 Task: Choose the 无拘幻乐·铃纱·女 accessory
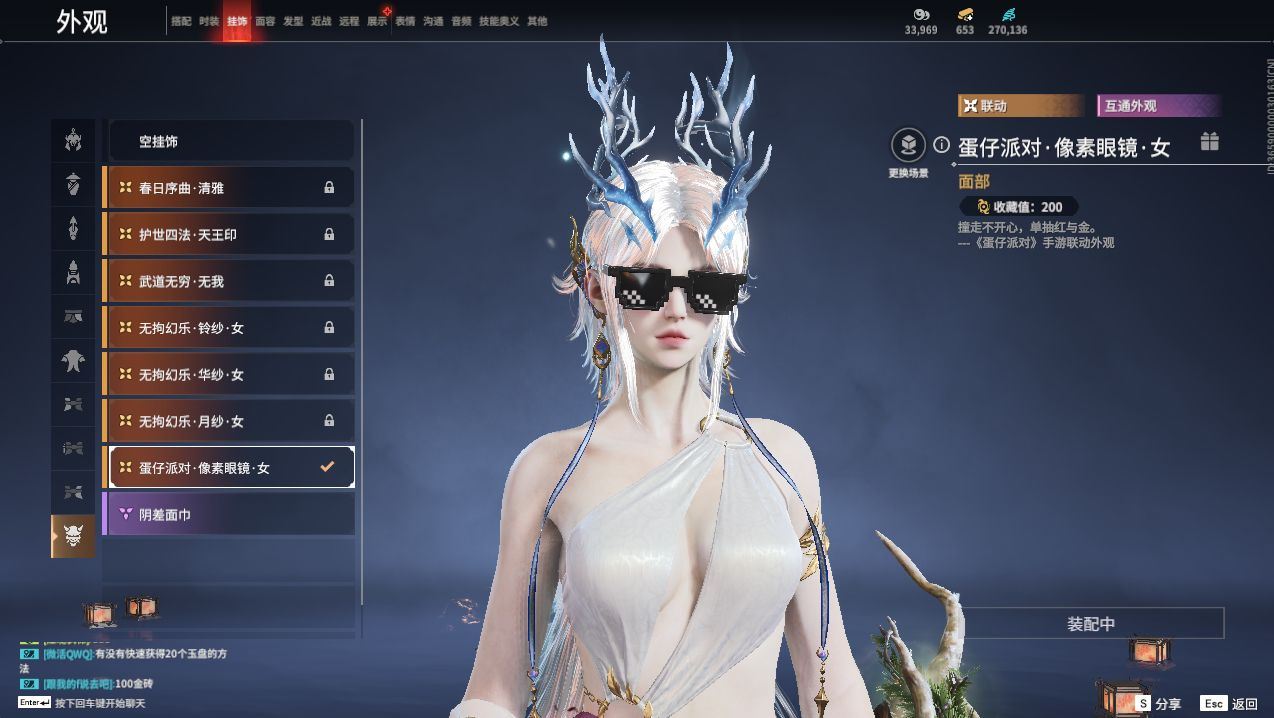pyautogui.click(x=230, y=328)
